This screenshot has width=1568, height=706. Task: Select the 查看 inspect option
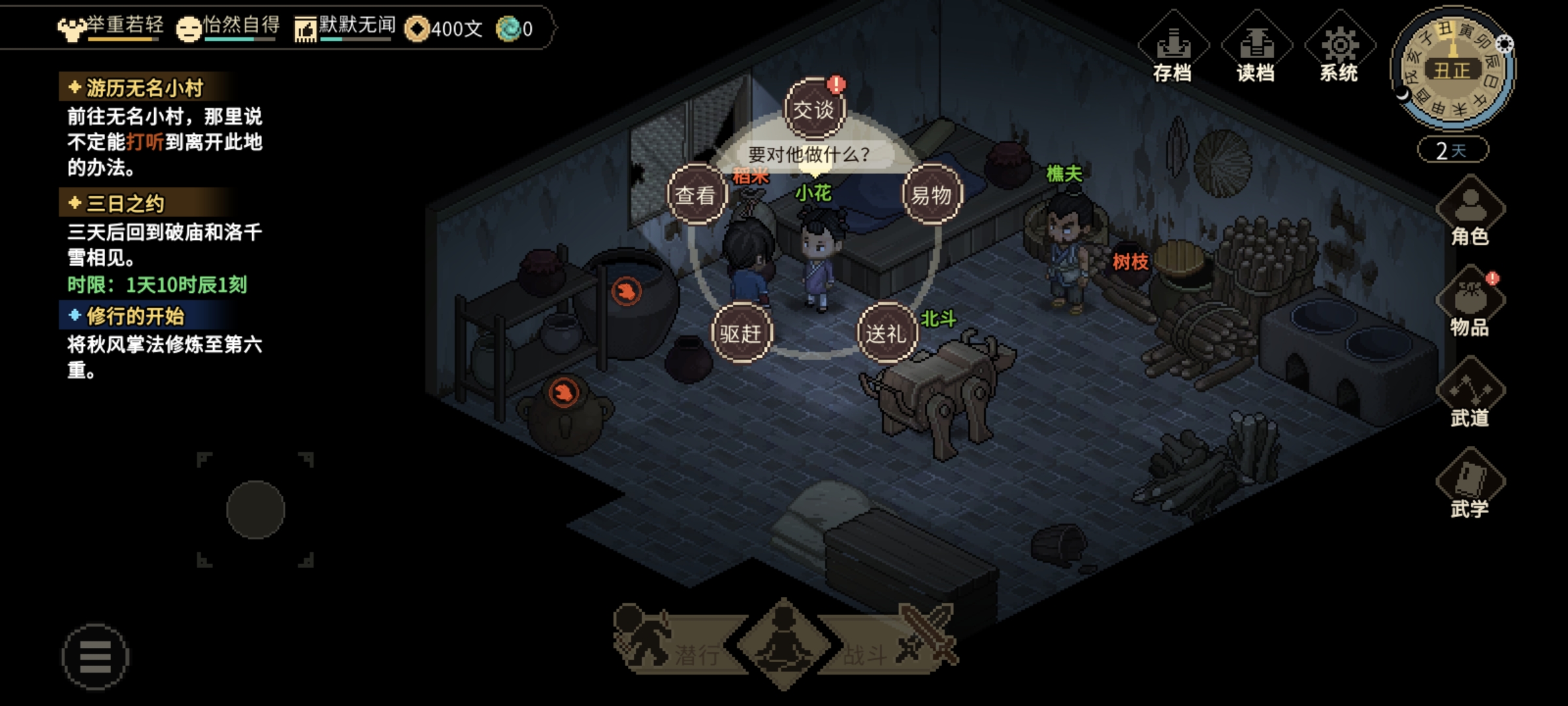coord(696,195)
